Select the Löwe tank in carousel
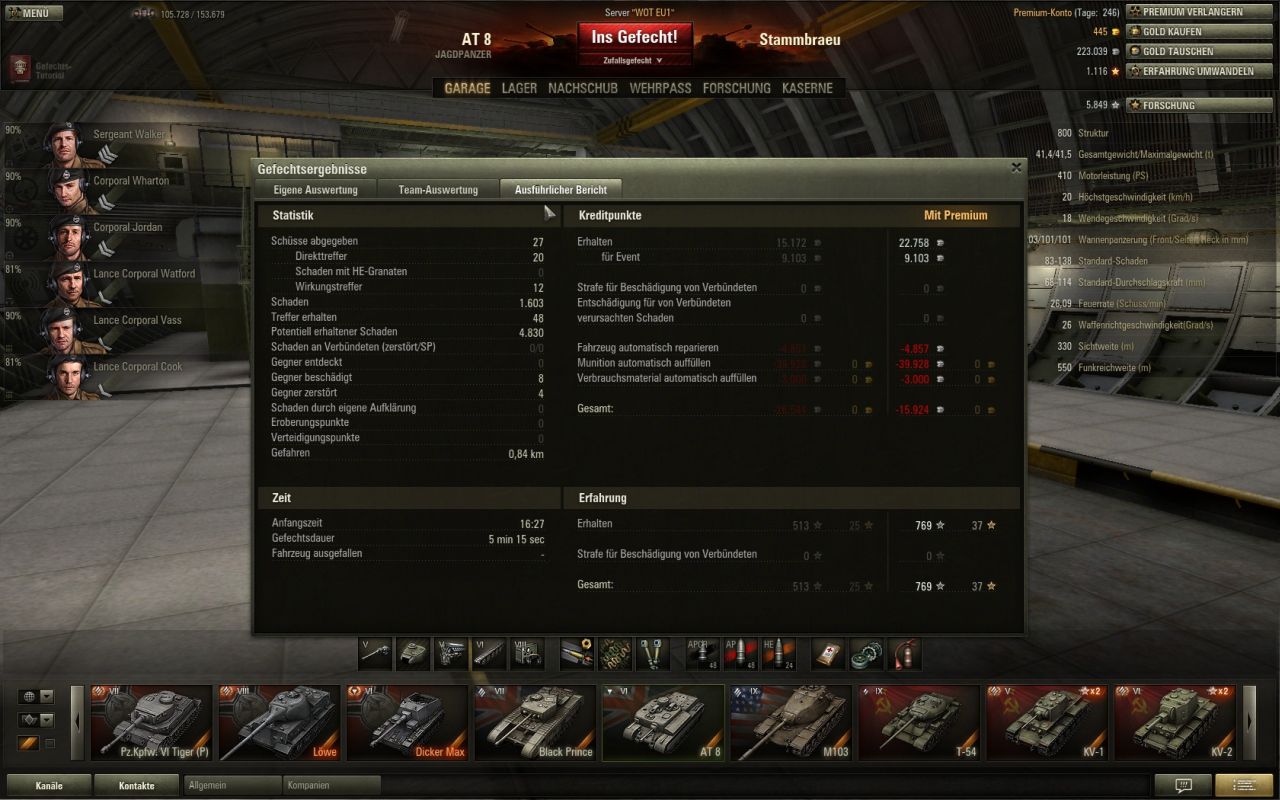The width and height of the screenshot is (1280, 800). [279, 722]
